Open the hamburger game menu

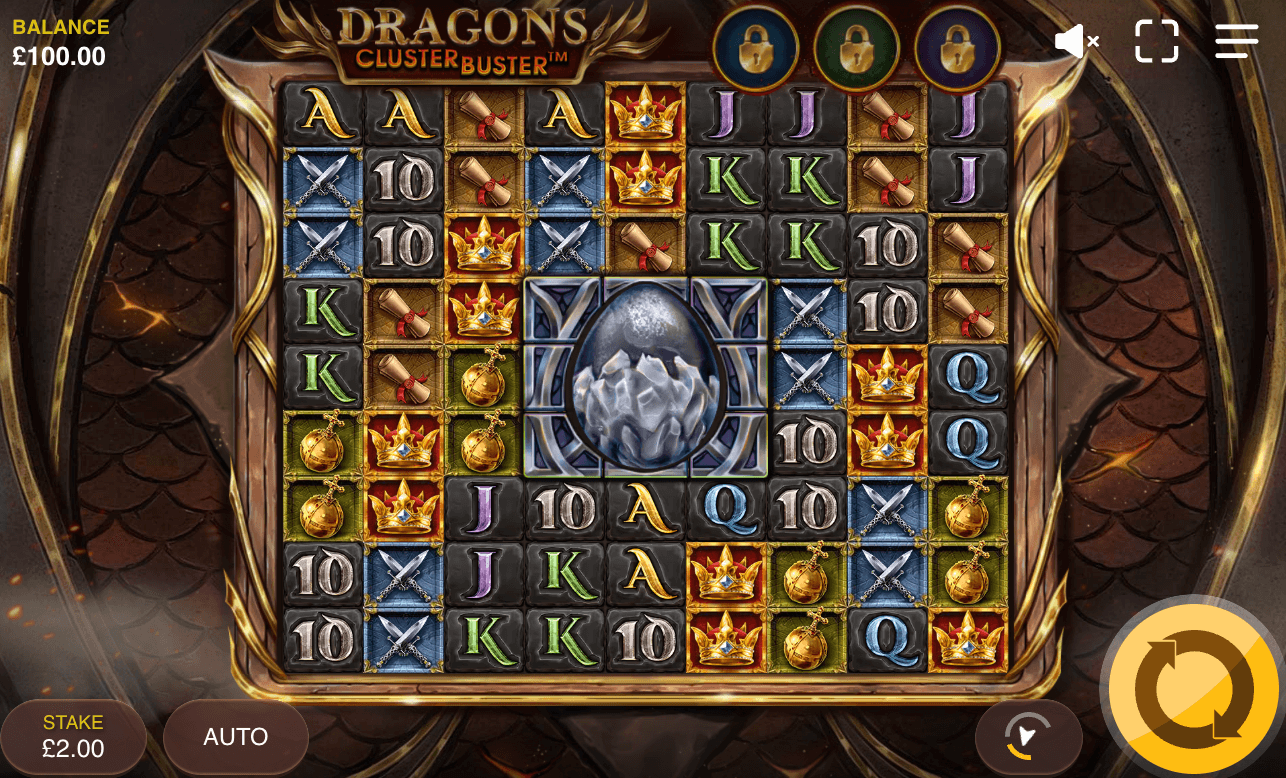pyautogui.click(x=1237, y=41)
